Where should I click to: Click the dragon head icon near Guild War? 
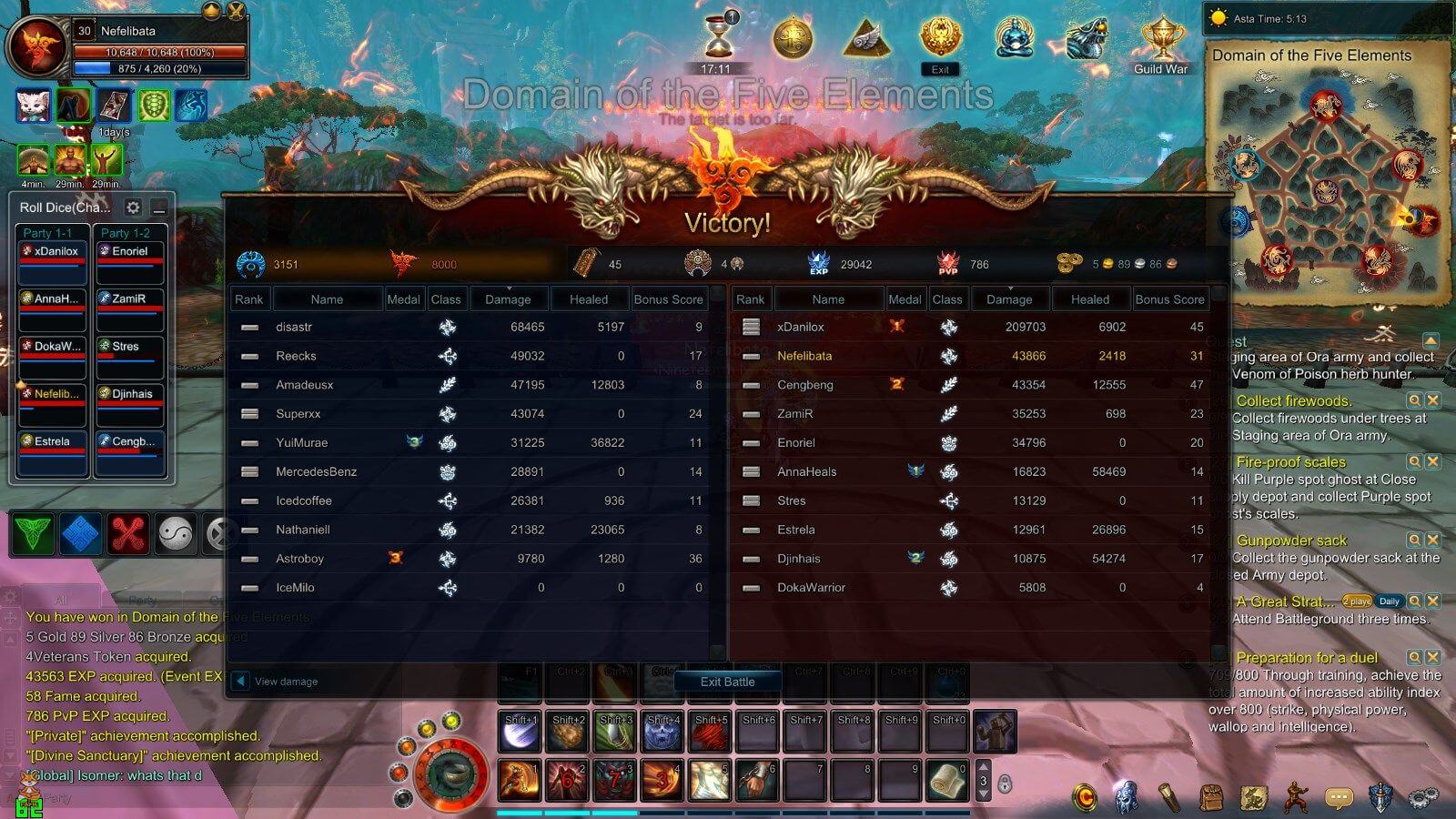pos(1086,38)
